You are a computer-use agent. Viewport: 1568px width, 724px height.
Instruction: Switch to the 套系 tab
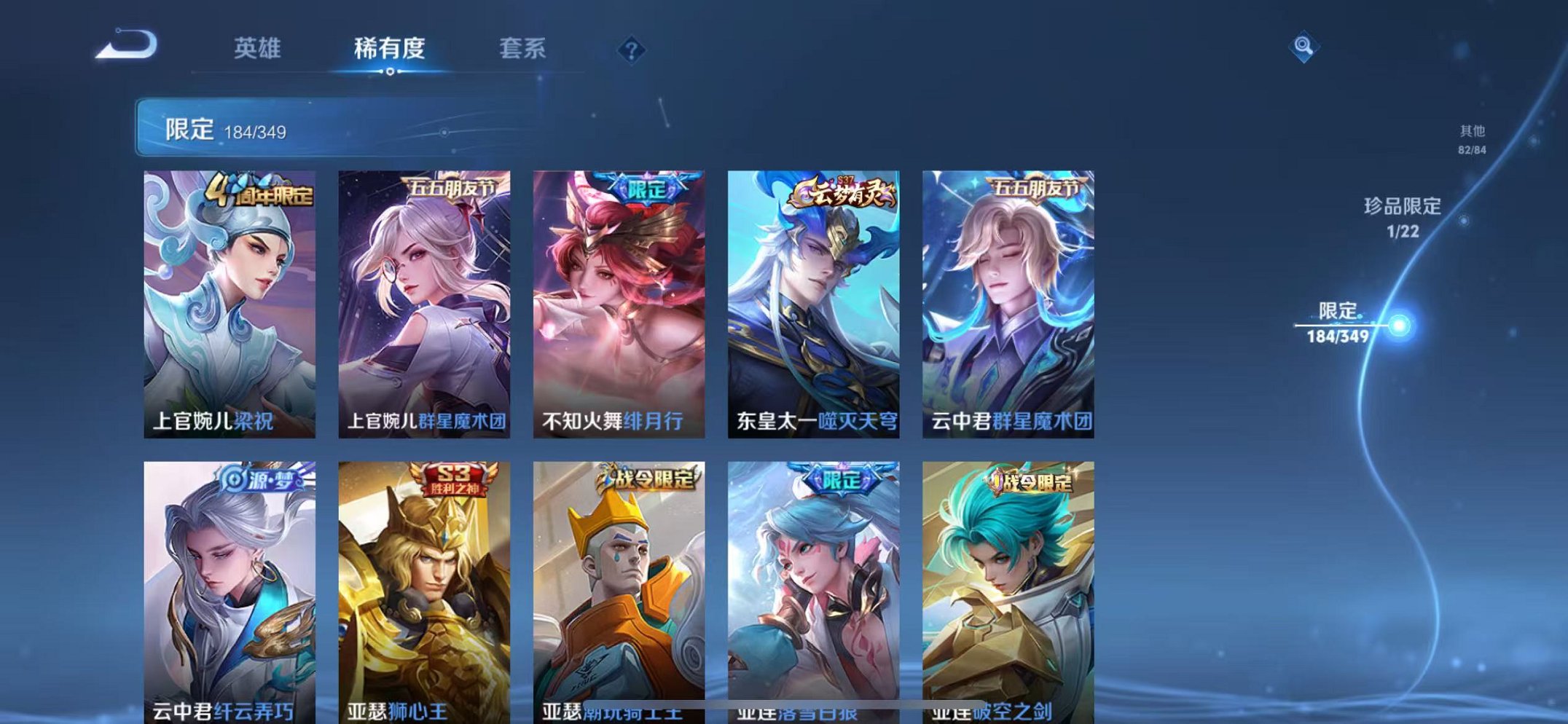[523, 48]
